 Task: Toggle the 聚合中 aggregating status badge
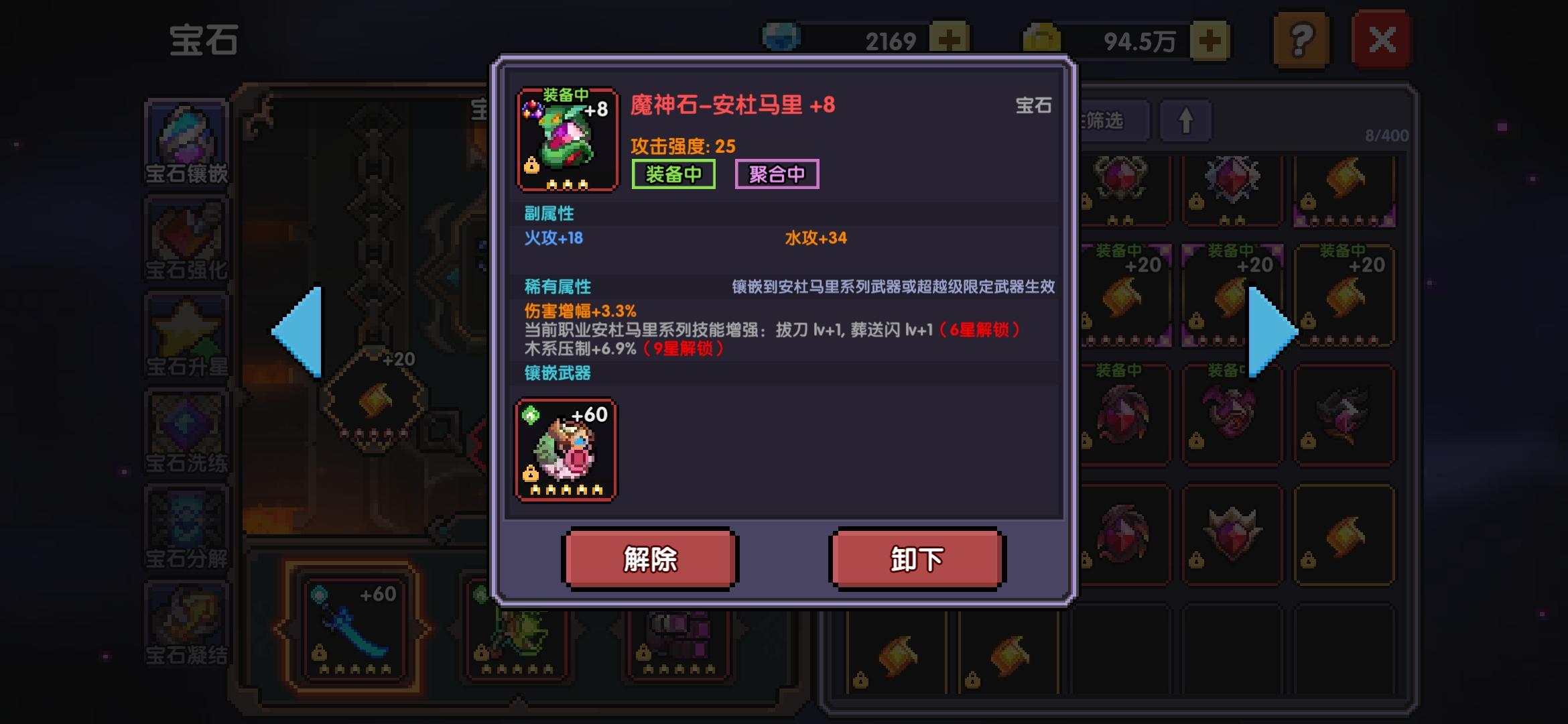(x=777, y=175)
